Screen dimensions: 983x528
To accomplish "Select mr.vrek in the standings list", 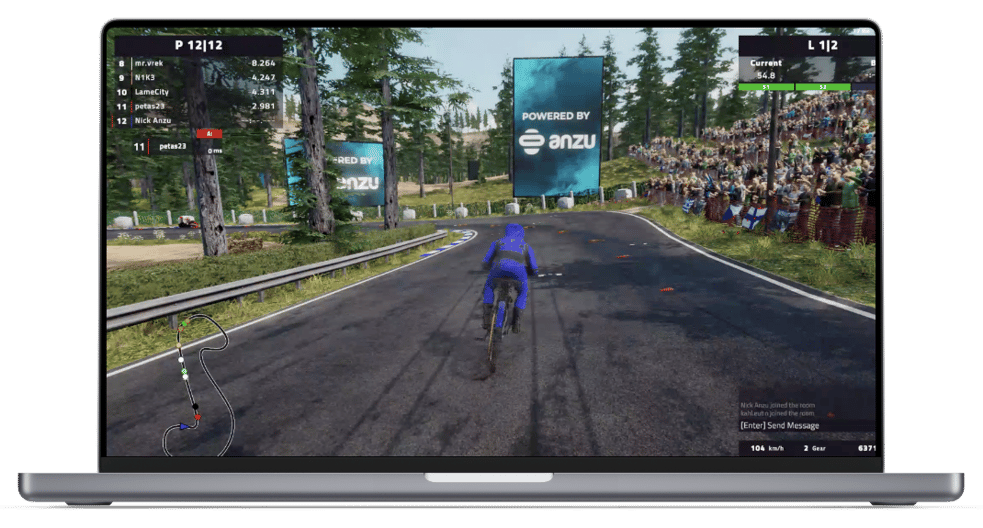I will coord(196,62).
